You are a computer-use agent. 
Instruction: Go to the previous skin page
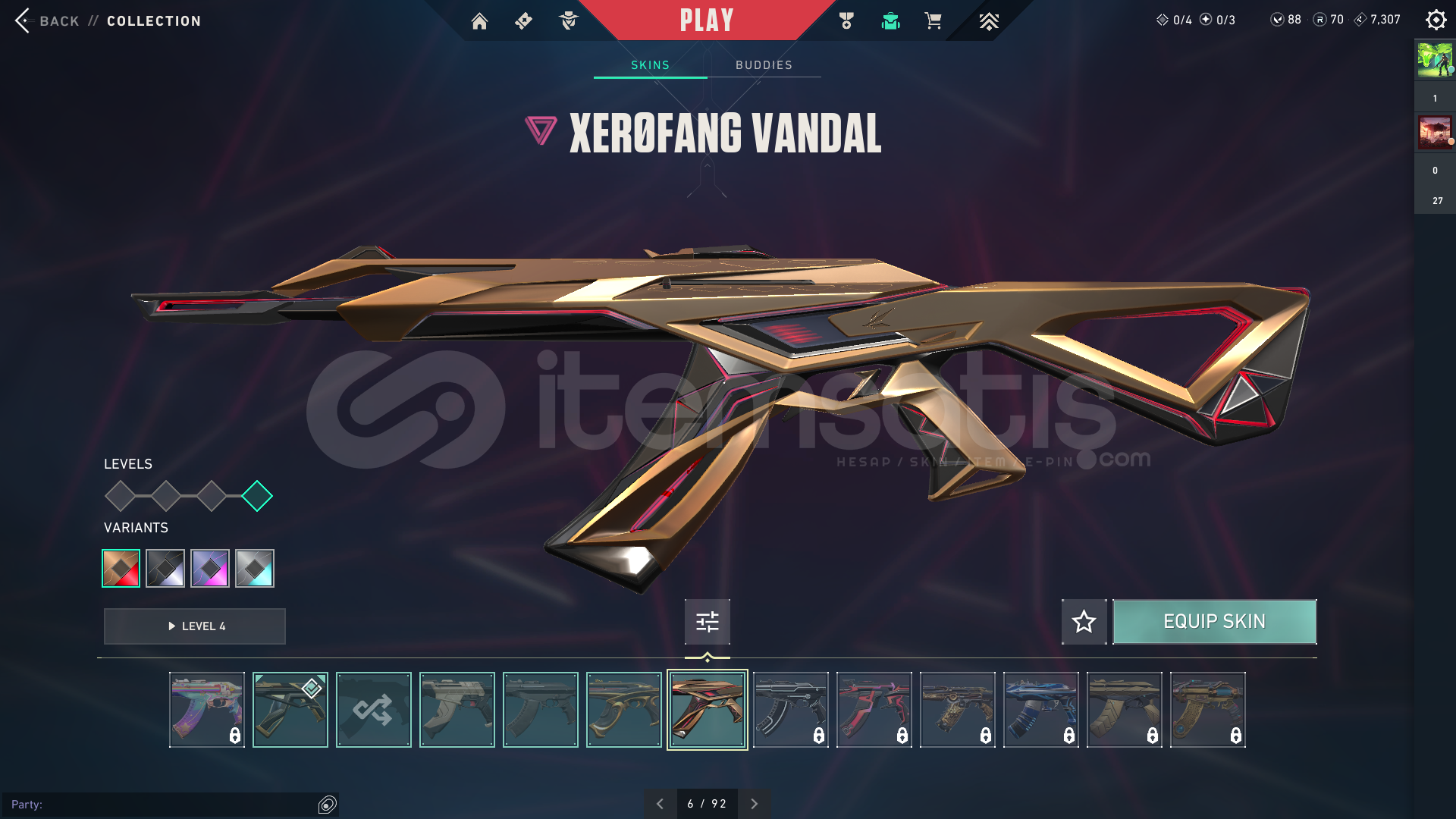[660, 802]
